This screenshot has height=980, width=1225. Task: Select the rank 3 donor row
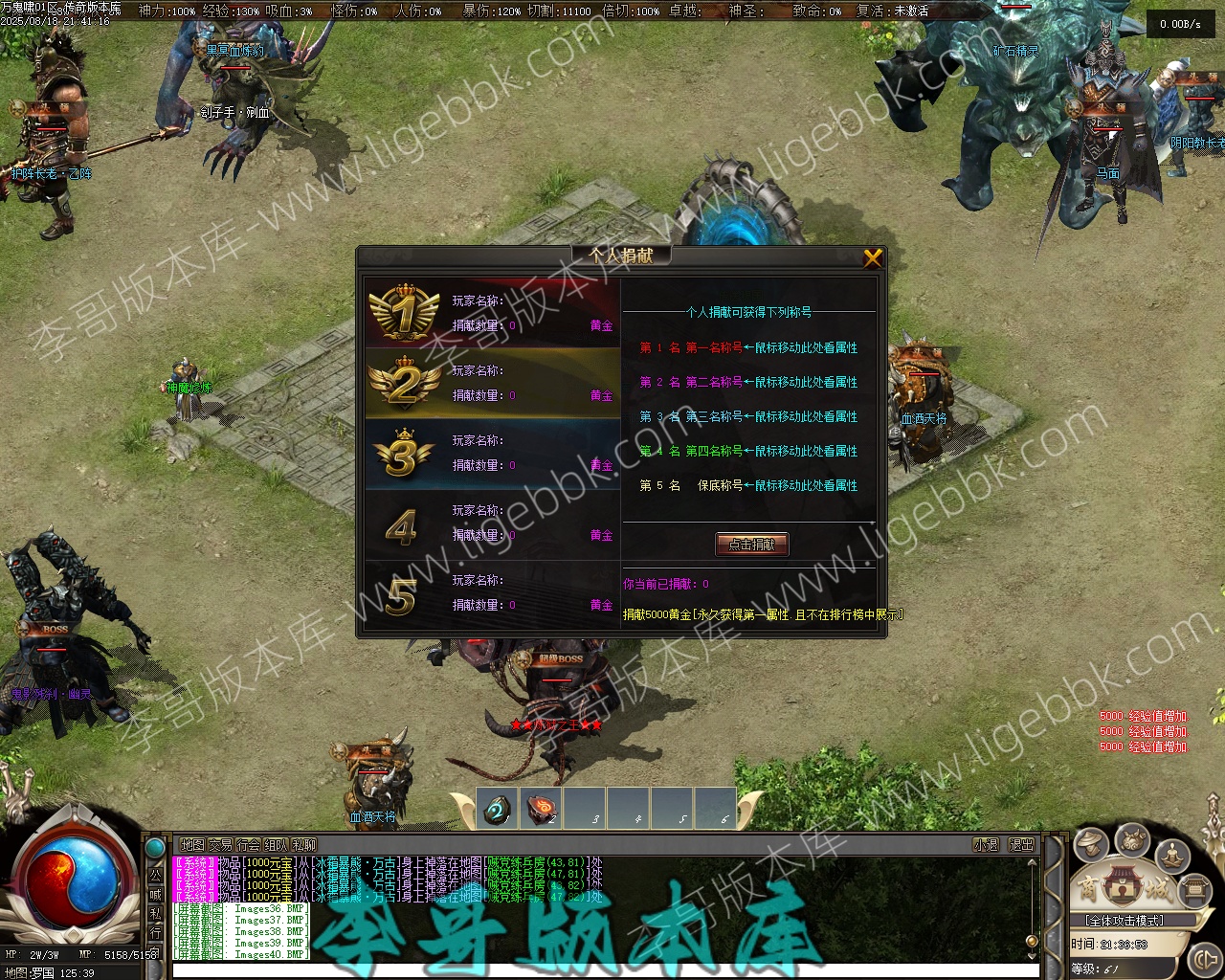pos(492,453)
